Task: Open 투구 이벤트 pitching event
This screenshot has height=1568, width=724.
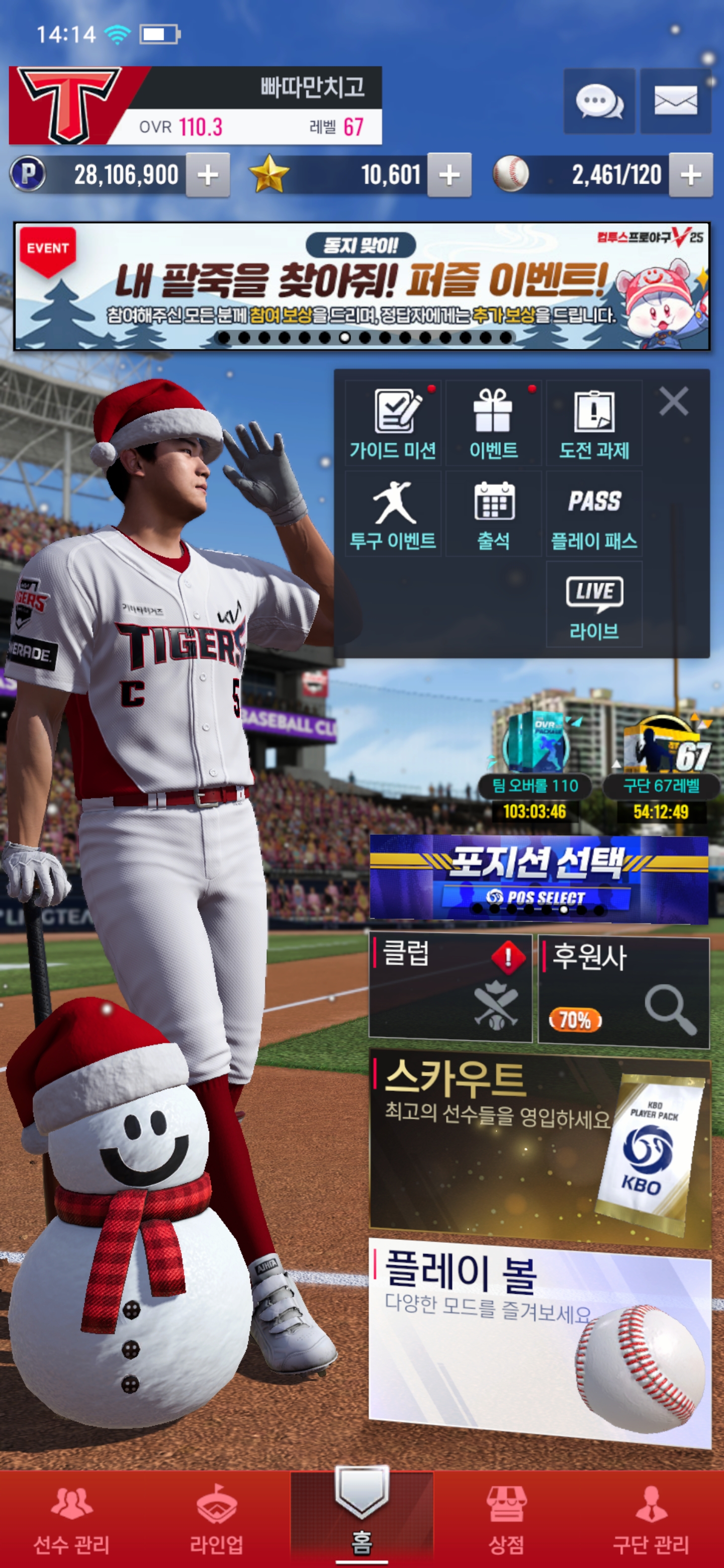Action: point(393,514)
